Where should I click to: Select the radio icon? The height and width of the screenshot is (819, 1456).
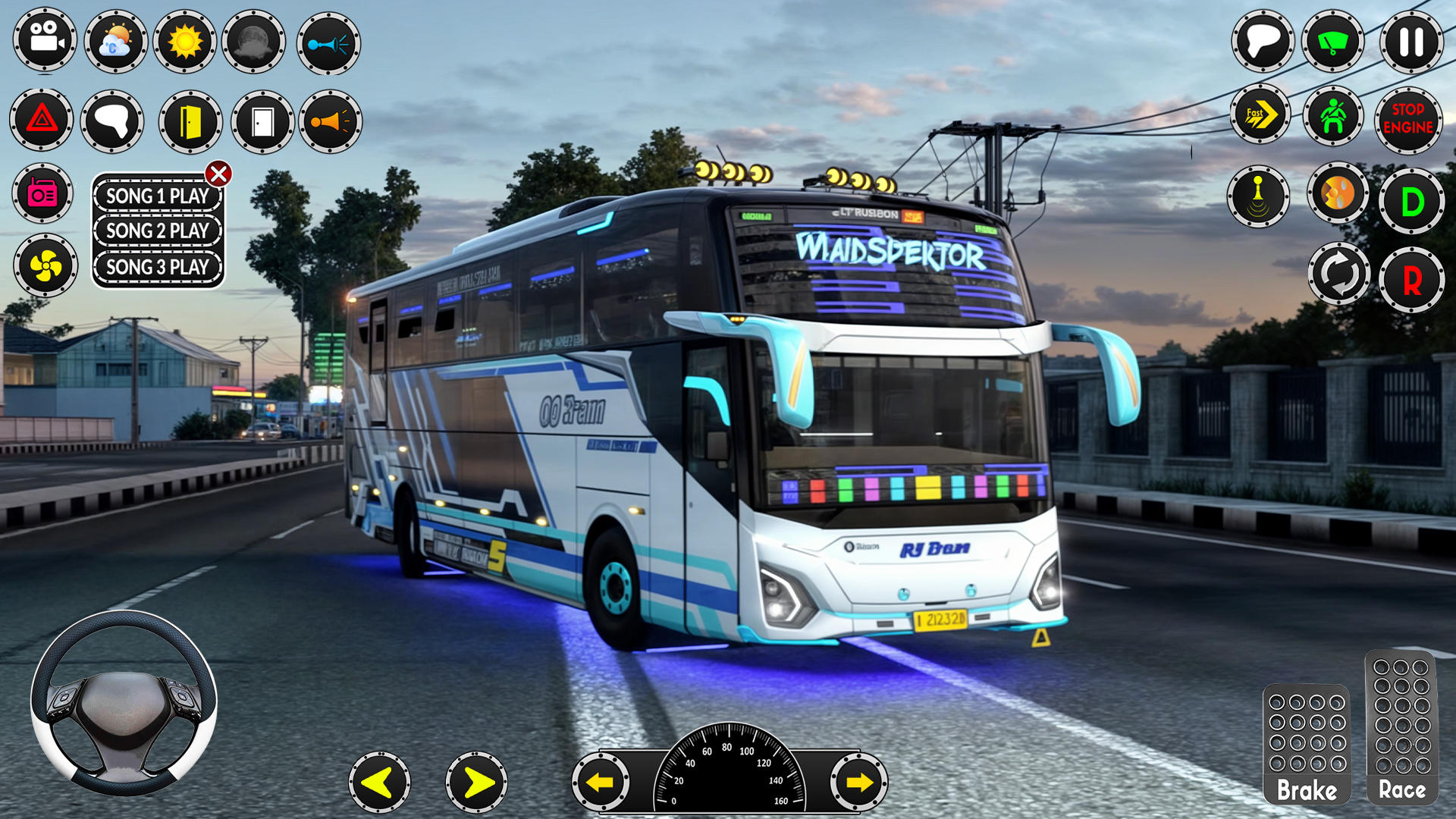pyautogui.click(x=43, y=194)
